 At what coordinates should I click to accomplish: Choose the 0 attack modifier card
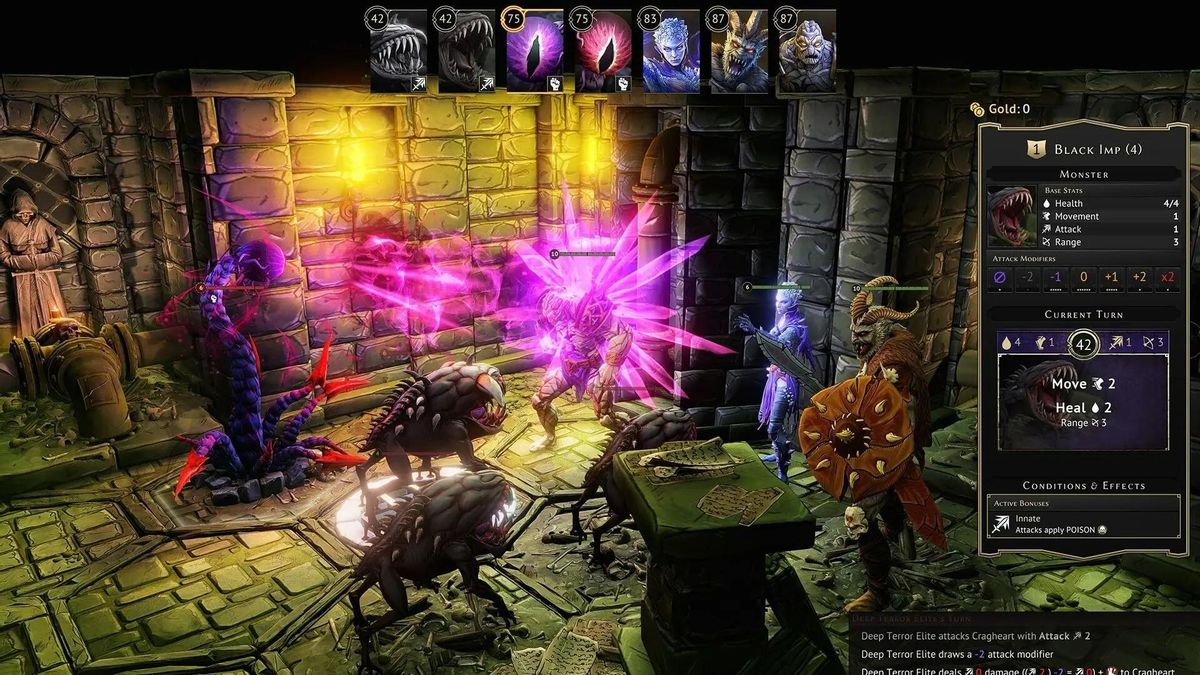(x=1084, y=279)
